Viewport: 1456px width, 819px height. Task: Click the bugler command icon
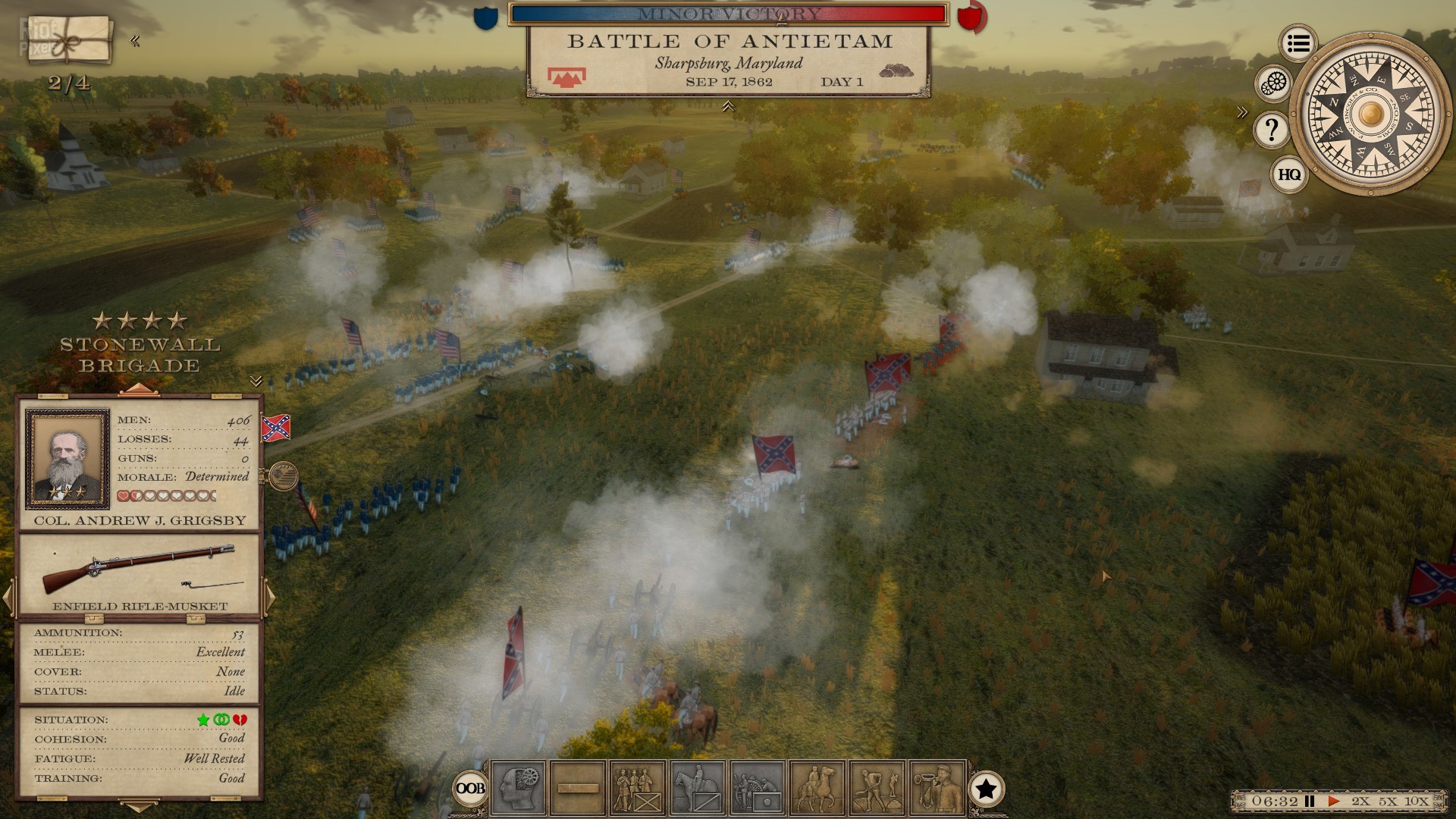937,789
